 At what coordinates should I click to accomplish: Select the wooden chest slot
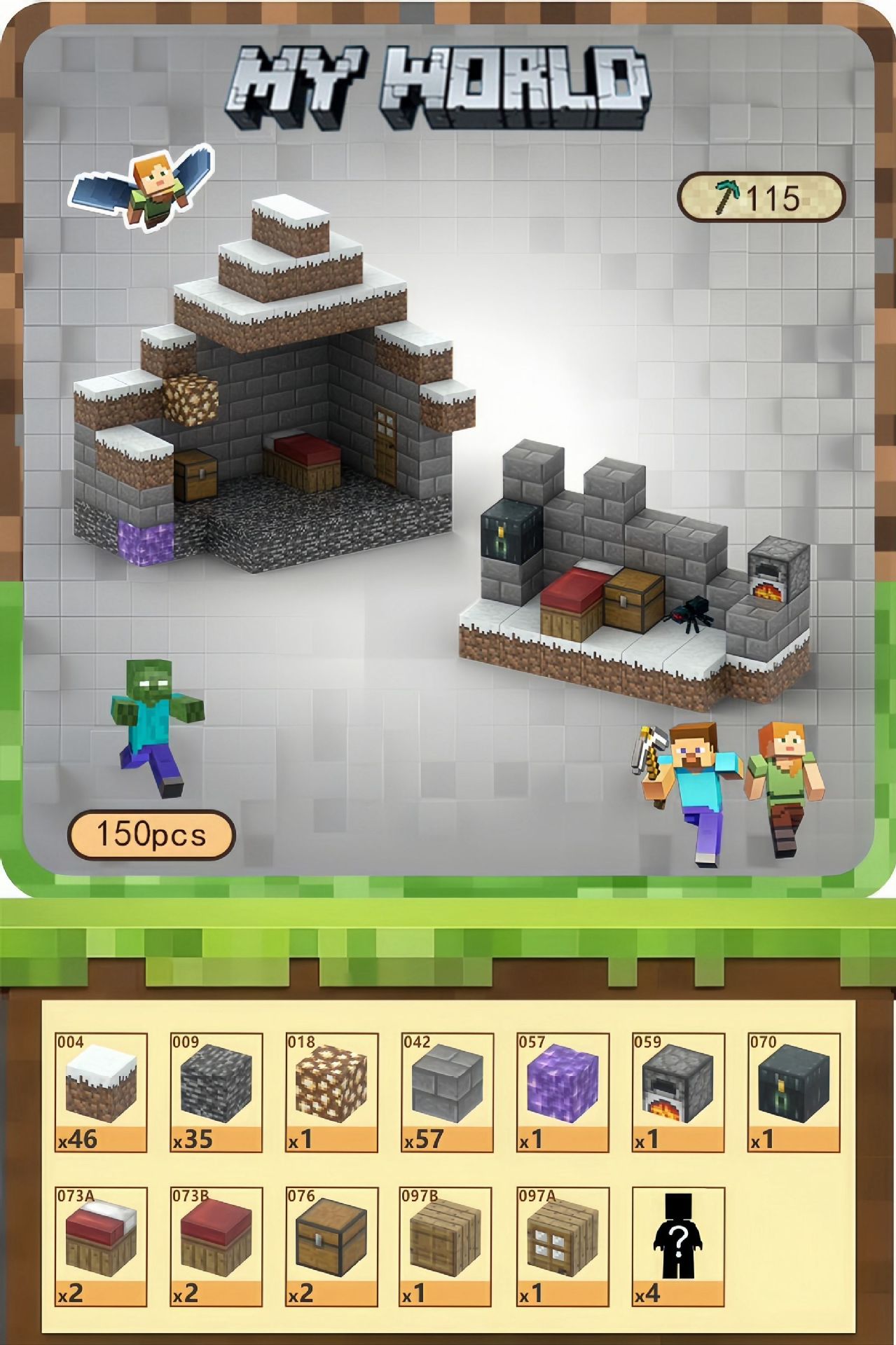(332, 1246)
